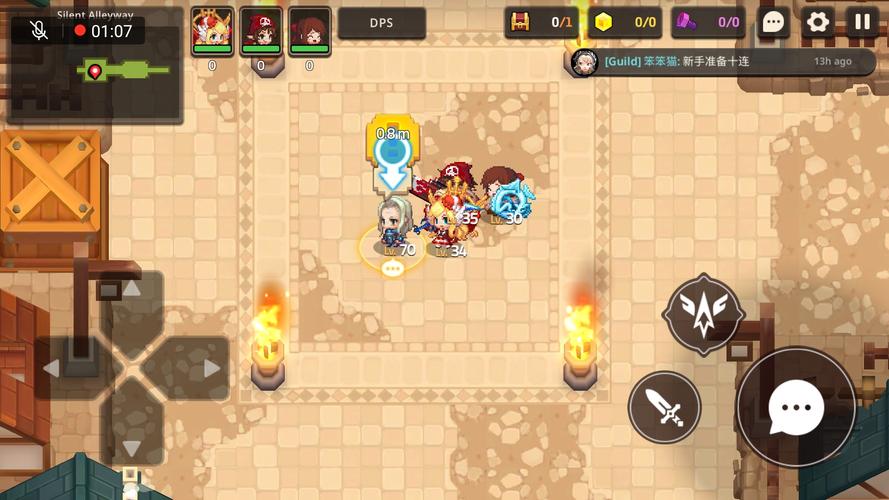Select the blonde crowned hero portrait

point(212,31)
